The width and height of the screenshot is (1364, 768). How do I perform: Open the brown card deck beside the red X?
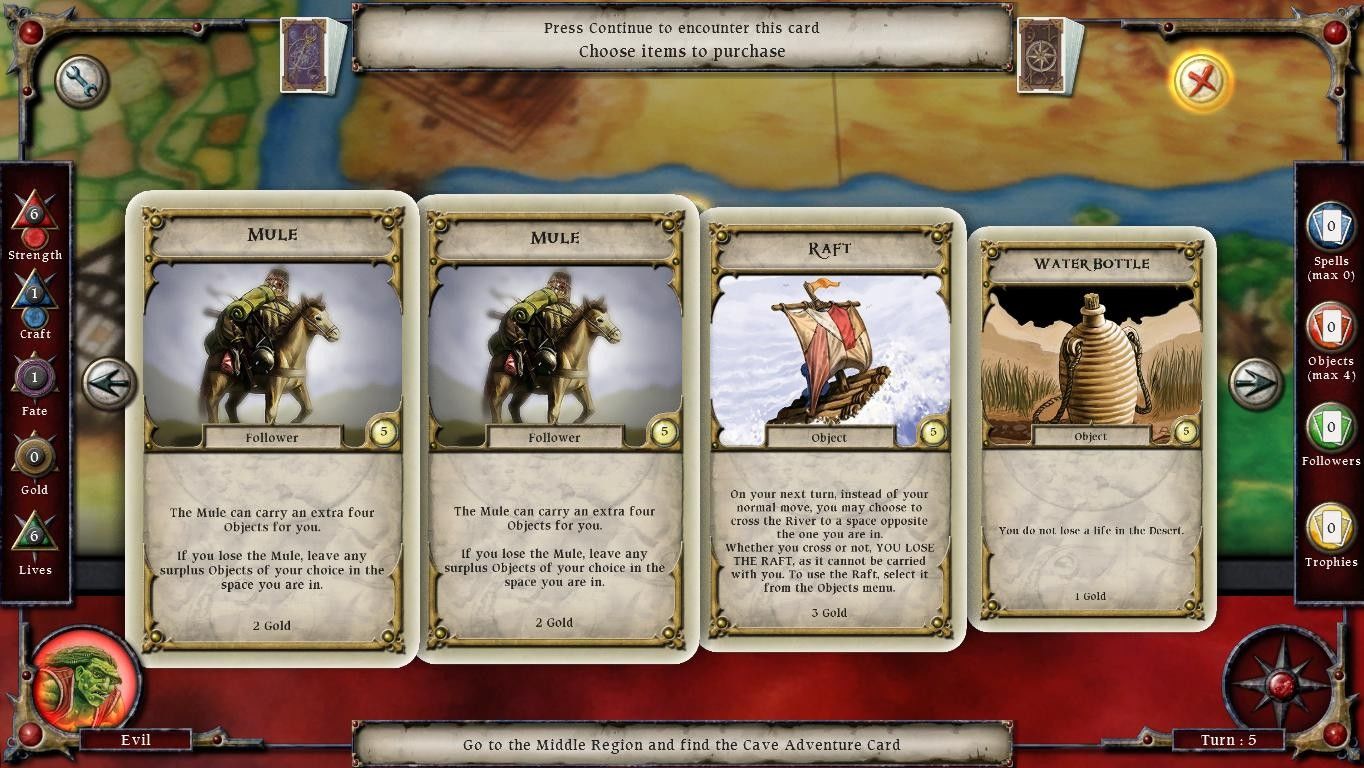pyautogui.click(x=1049, y=55)
